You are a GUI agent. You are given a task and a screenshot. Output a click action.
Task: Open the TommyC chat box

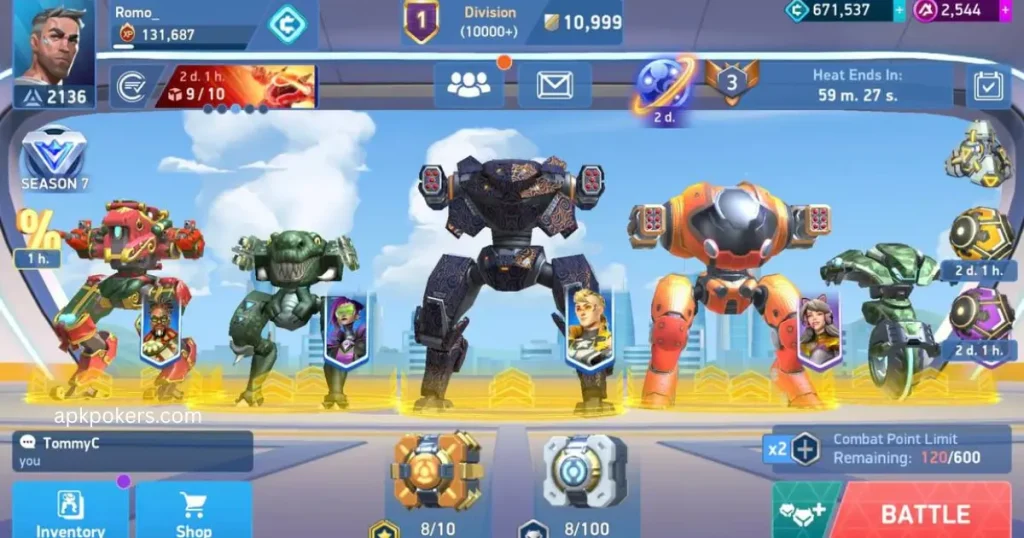[132, 451]
